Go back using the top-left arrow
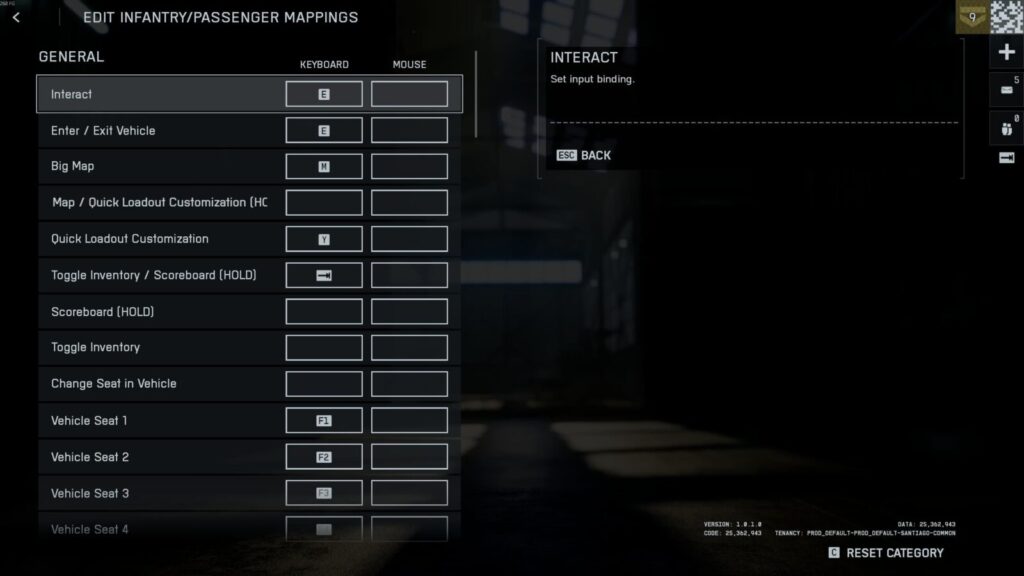Viewport: 1024px width, 576px height. [16, 17]
